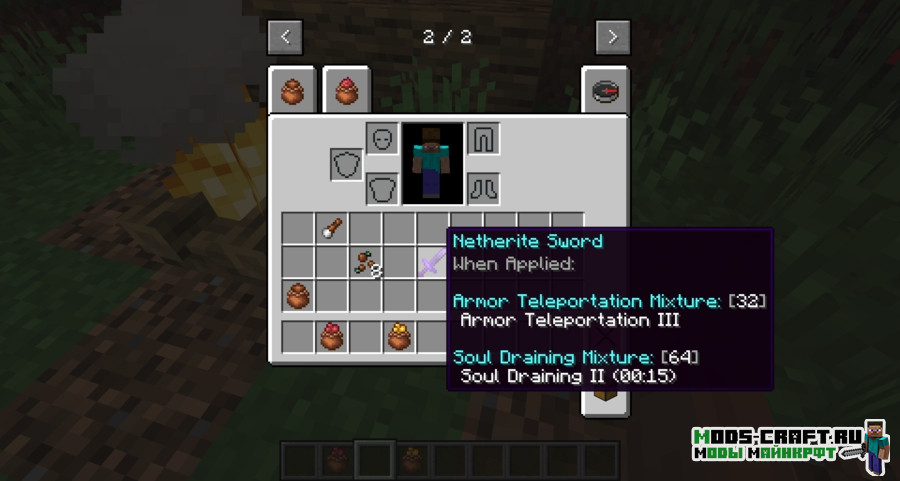
Task: Select the brown pouch inventory slot
Action: [297, 297]
